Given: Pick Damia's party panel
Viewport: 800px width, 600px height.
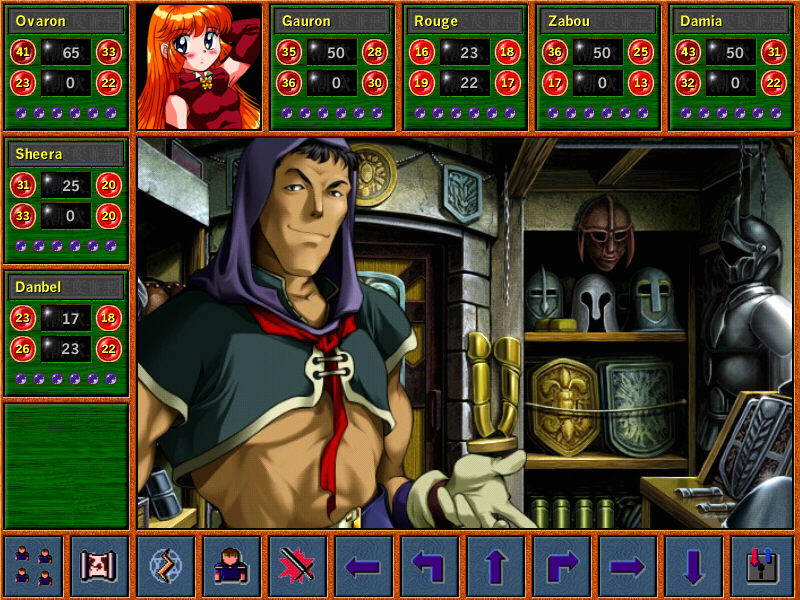Looking at the screenshot, I should [x=732, y=67].
